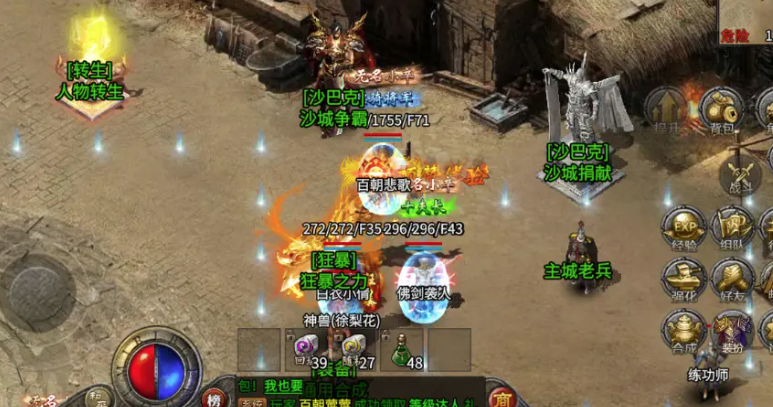Open the 榜 ranking button
This screenshot has height=407, width=773.
(215, 397)
